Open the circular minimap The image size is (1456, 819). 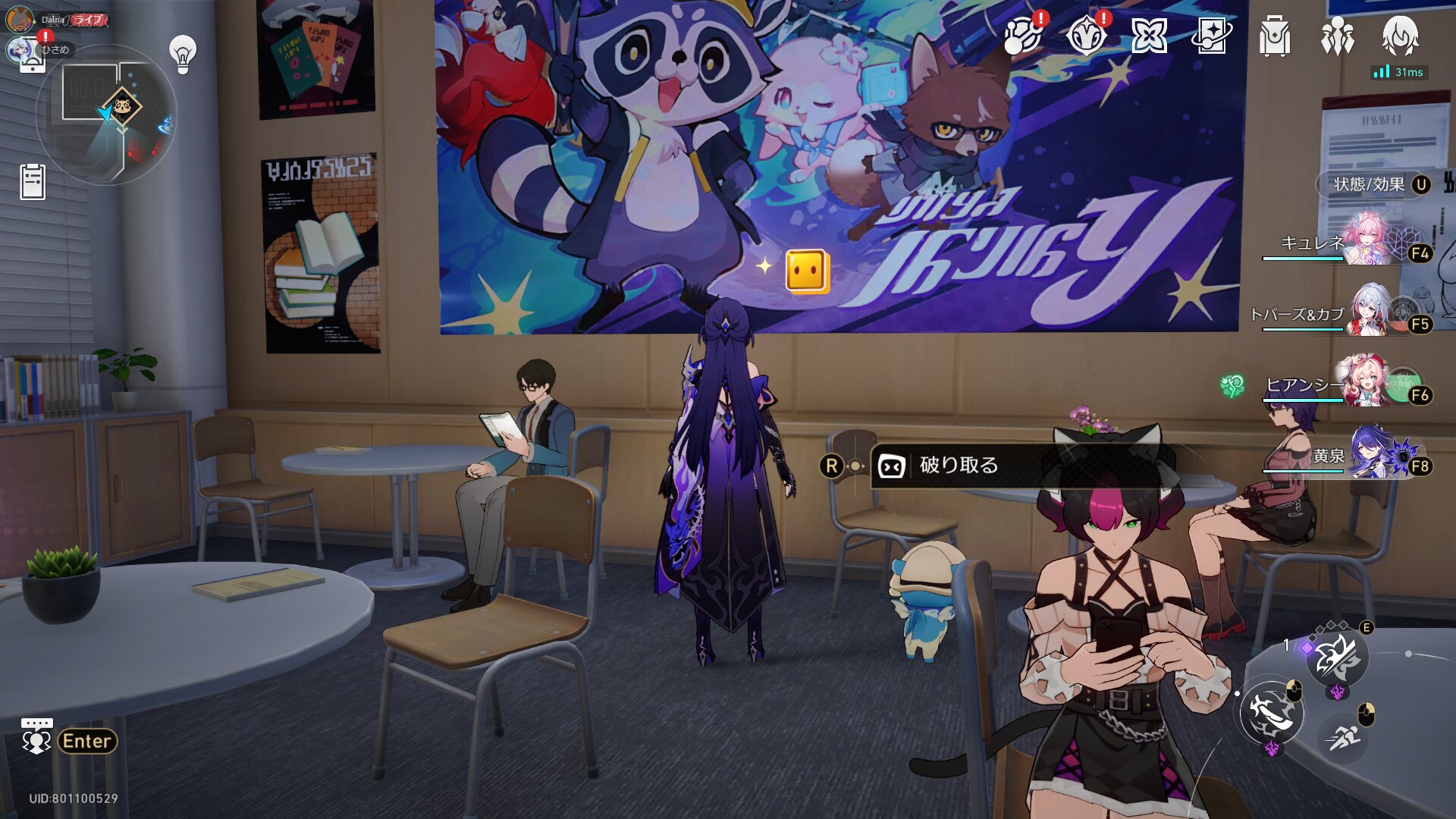(107, 114)
